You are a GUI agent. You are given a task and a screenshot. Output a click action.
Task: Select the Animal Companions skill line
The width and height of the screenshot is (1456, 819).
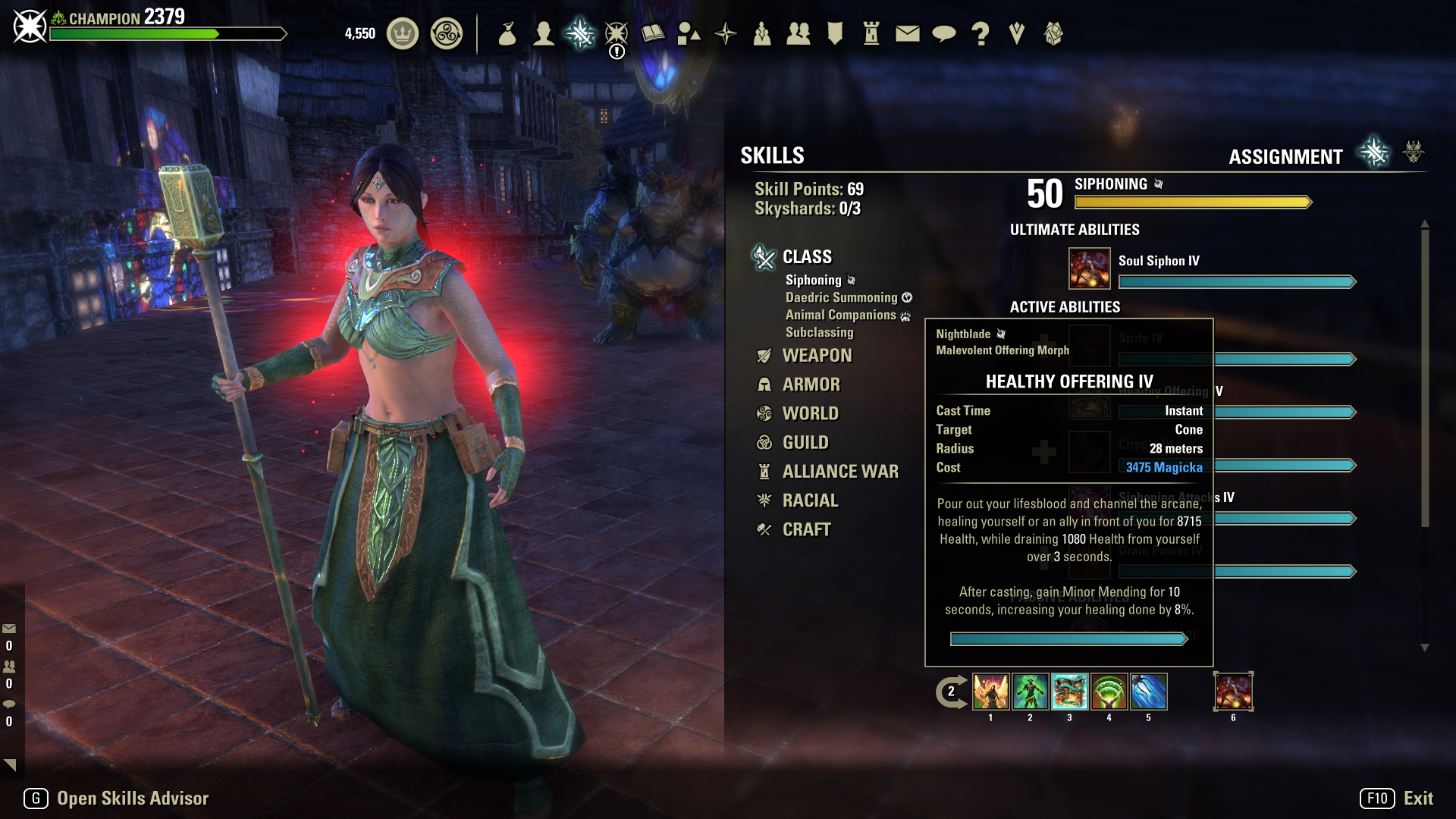click(x=840, y=315)
